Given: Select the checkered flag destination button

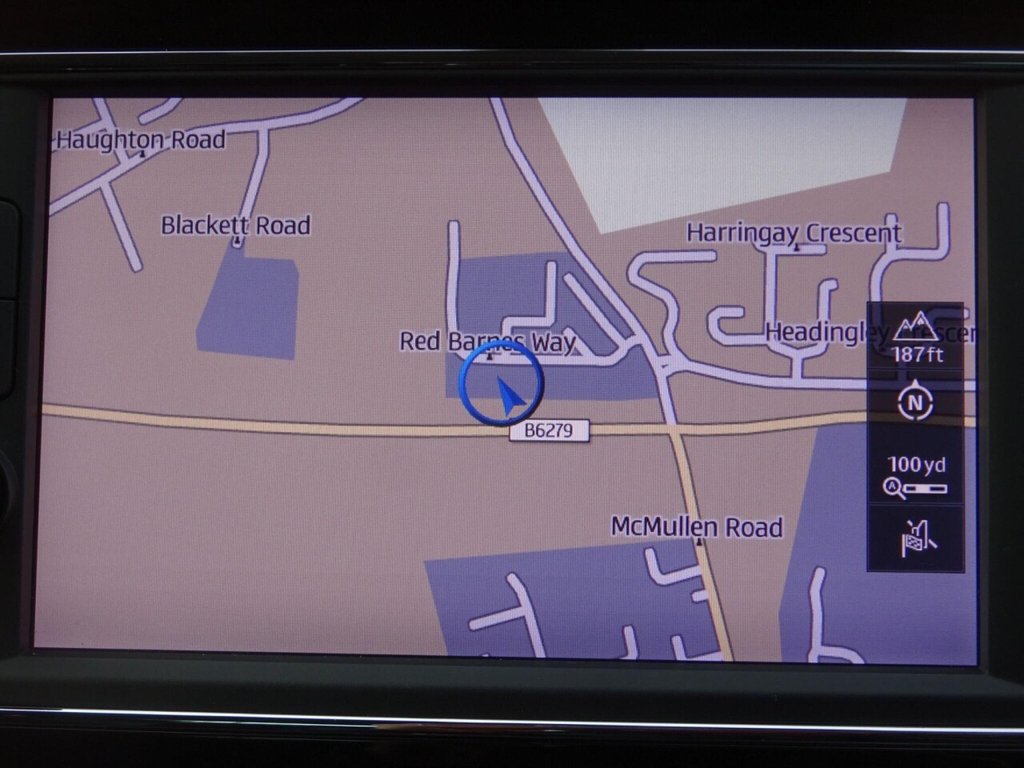Looking at the screenshot, I should pos(915,538).
